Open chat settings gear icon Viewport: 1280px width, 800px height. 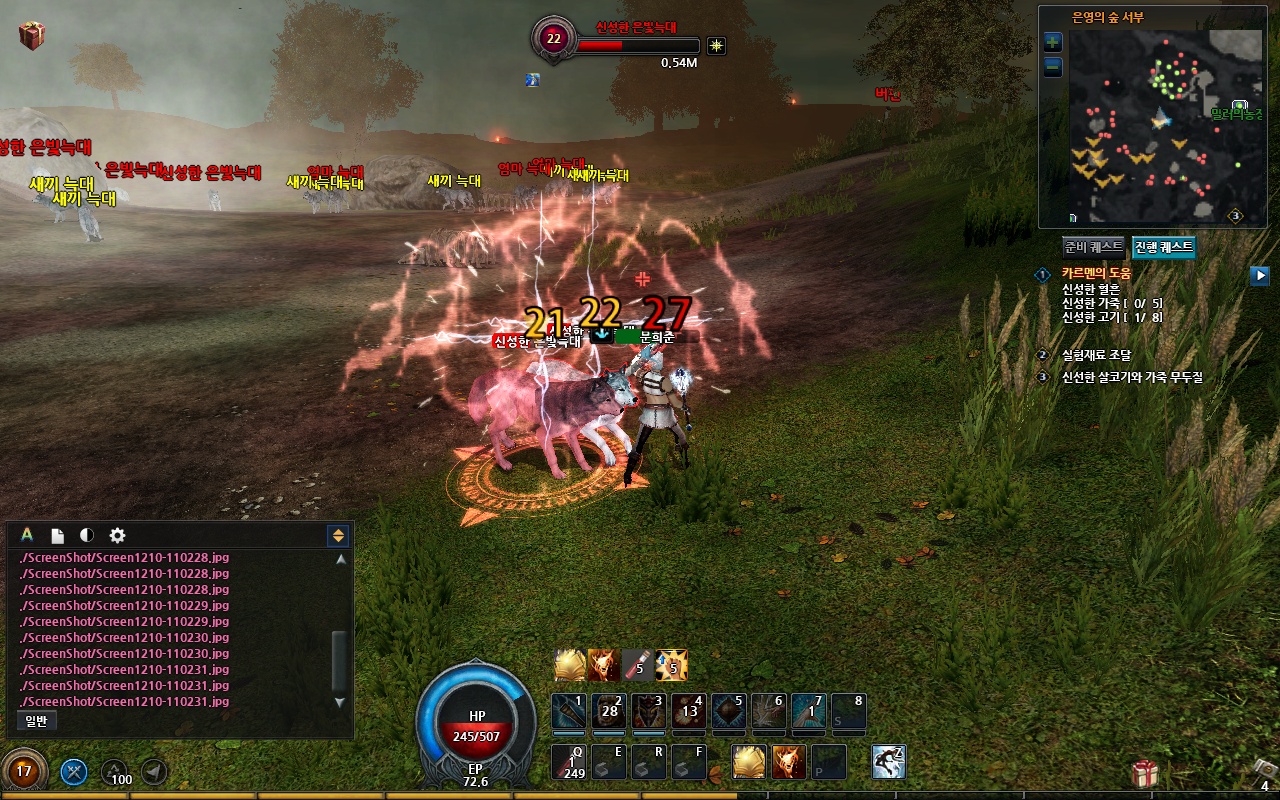coord(117,535)
